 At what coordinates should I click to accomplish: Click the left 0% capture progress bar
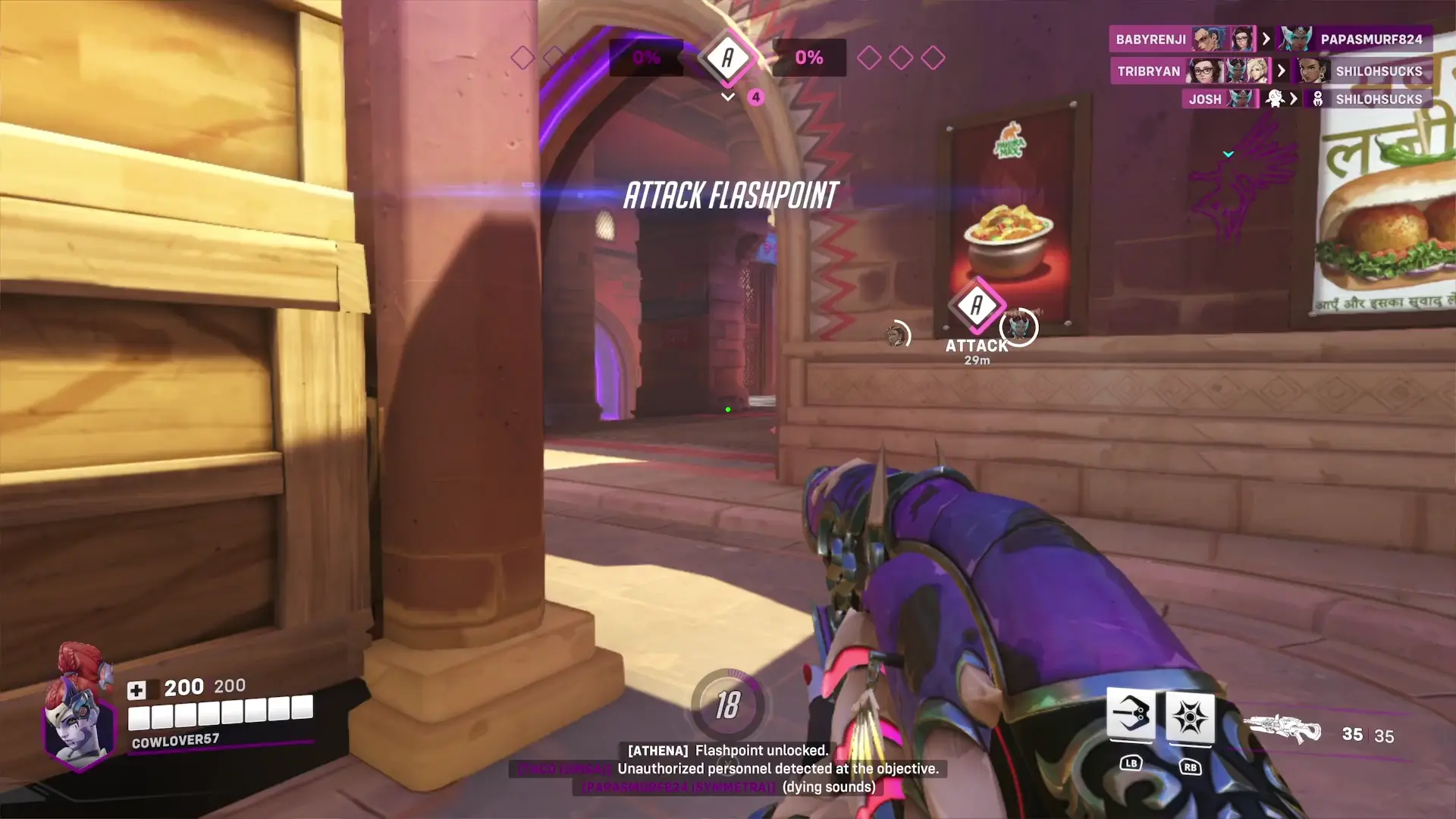646,56
